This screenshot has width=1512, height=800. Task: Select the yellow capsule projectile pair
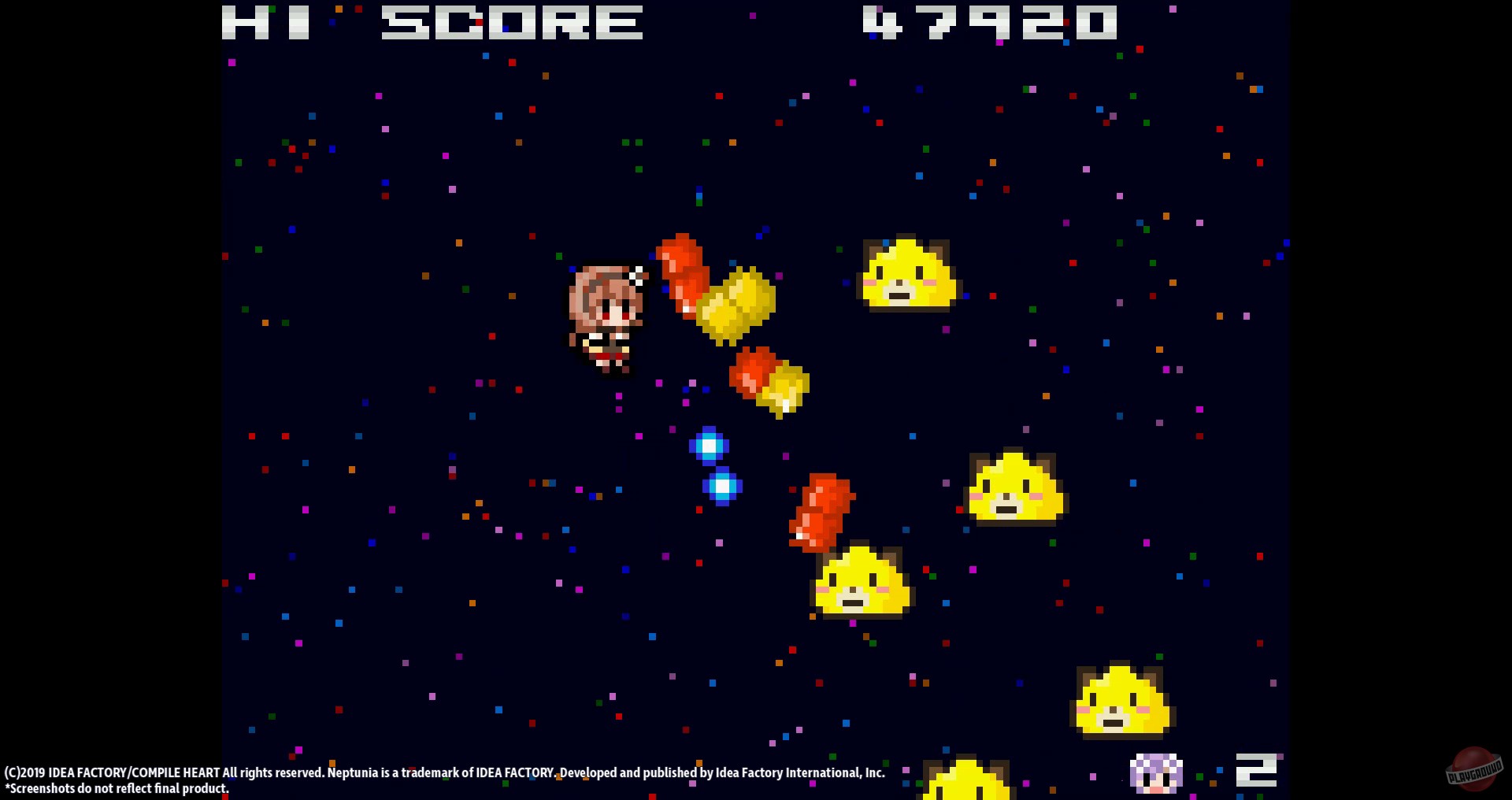[x=736, y=303]
